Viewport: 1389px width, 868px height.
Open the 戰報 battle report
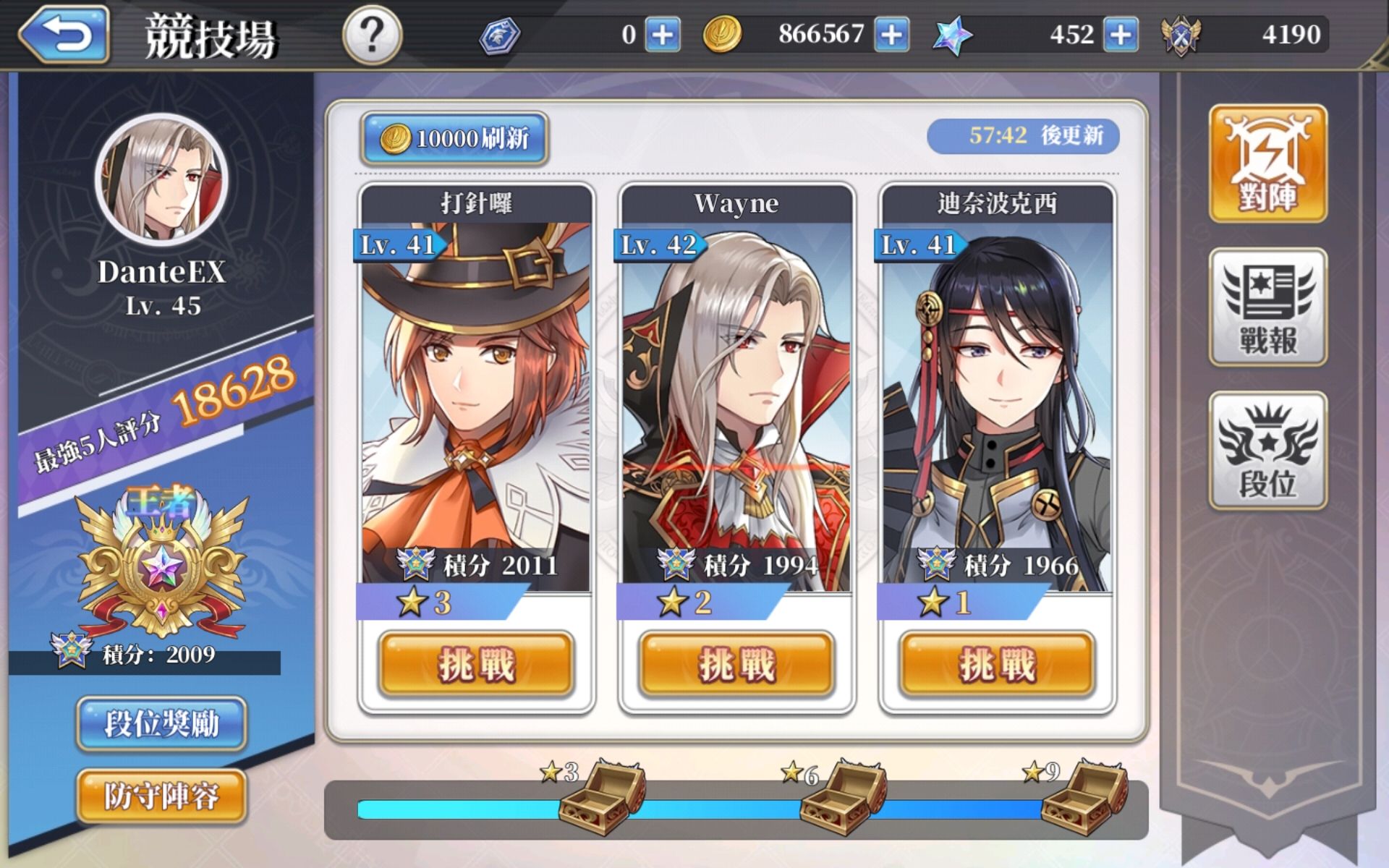coord(1267,307)
